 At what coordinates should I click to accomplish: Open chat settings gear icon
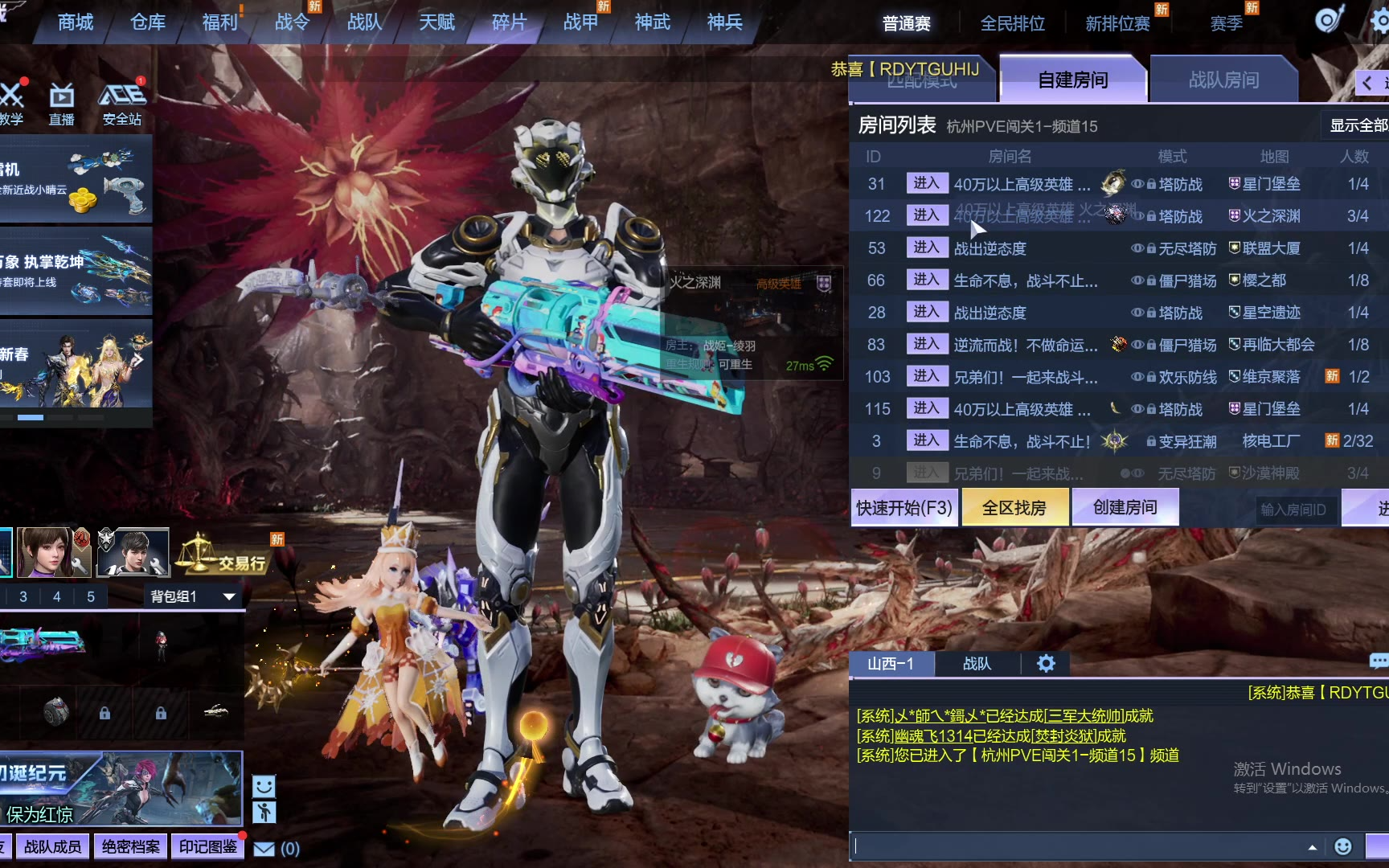[1046, 664]
